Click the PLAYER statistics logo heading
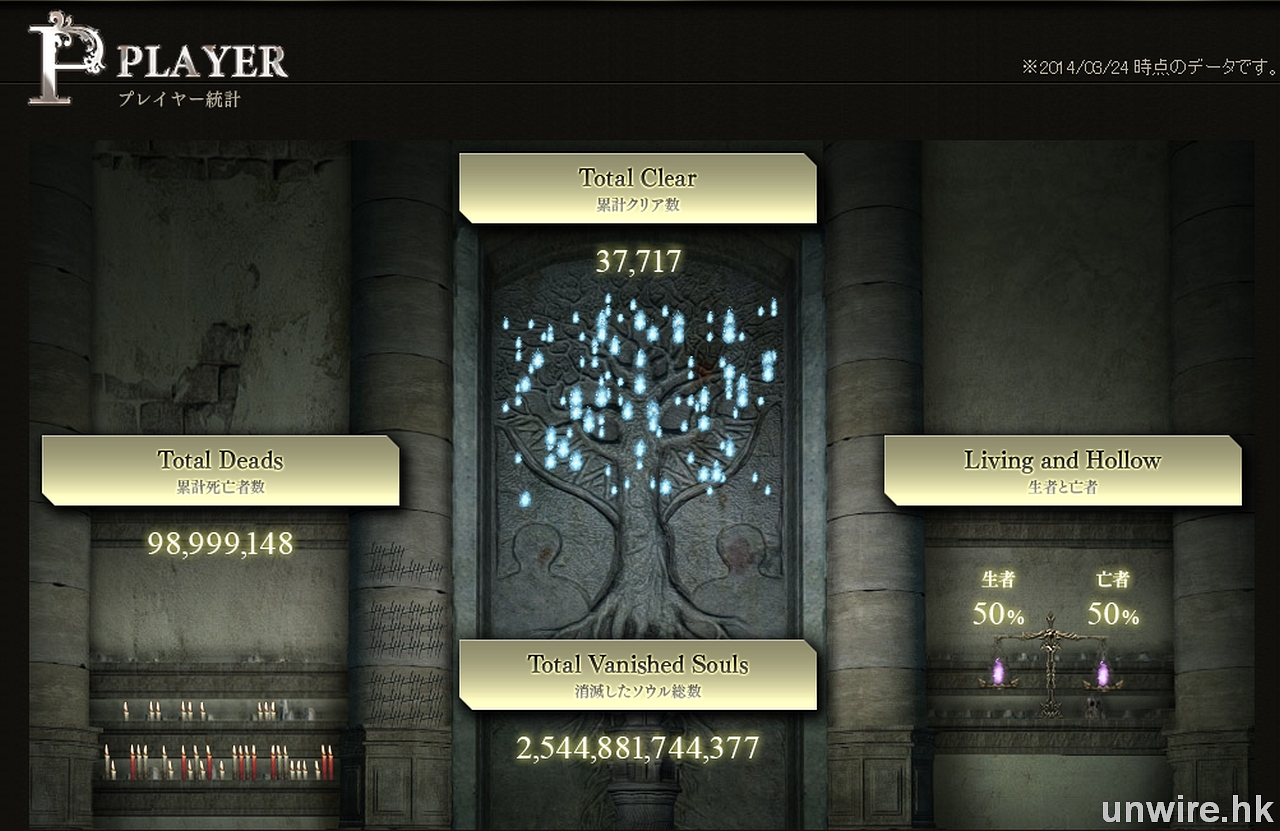The height and width of the screenshot is (831, 1280). click(160, 63)
